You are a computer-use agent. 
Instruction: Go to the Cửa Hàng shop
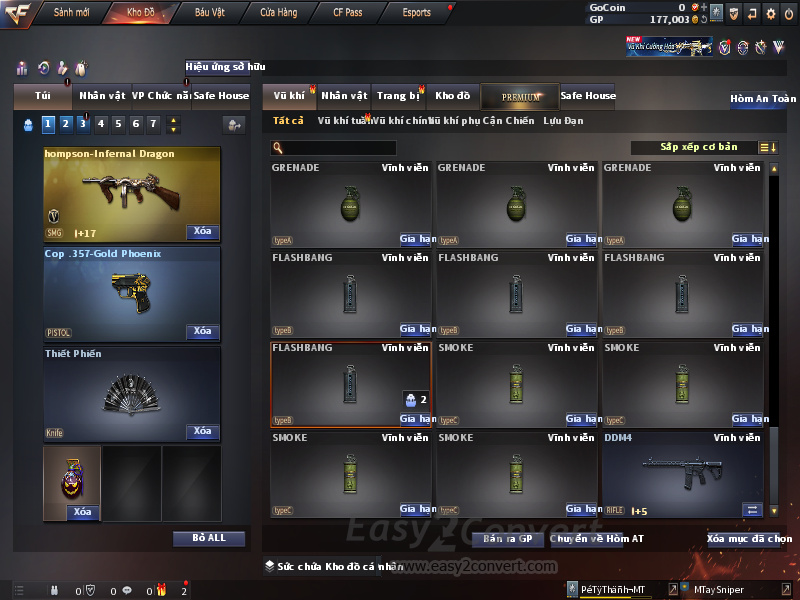(278, 13)
